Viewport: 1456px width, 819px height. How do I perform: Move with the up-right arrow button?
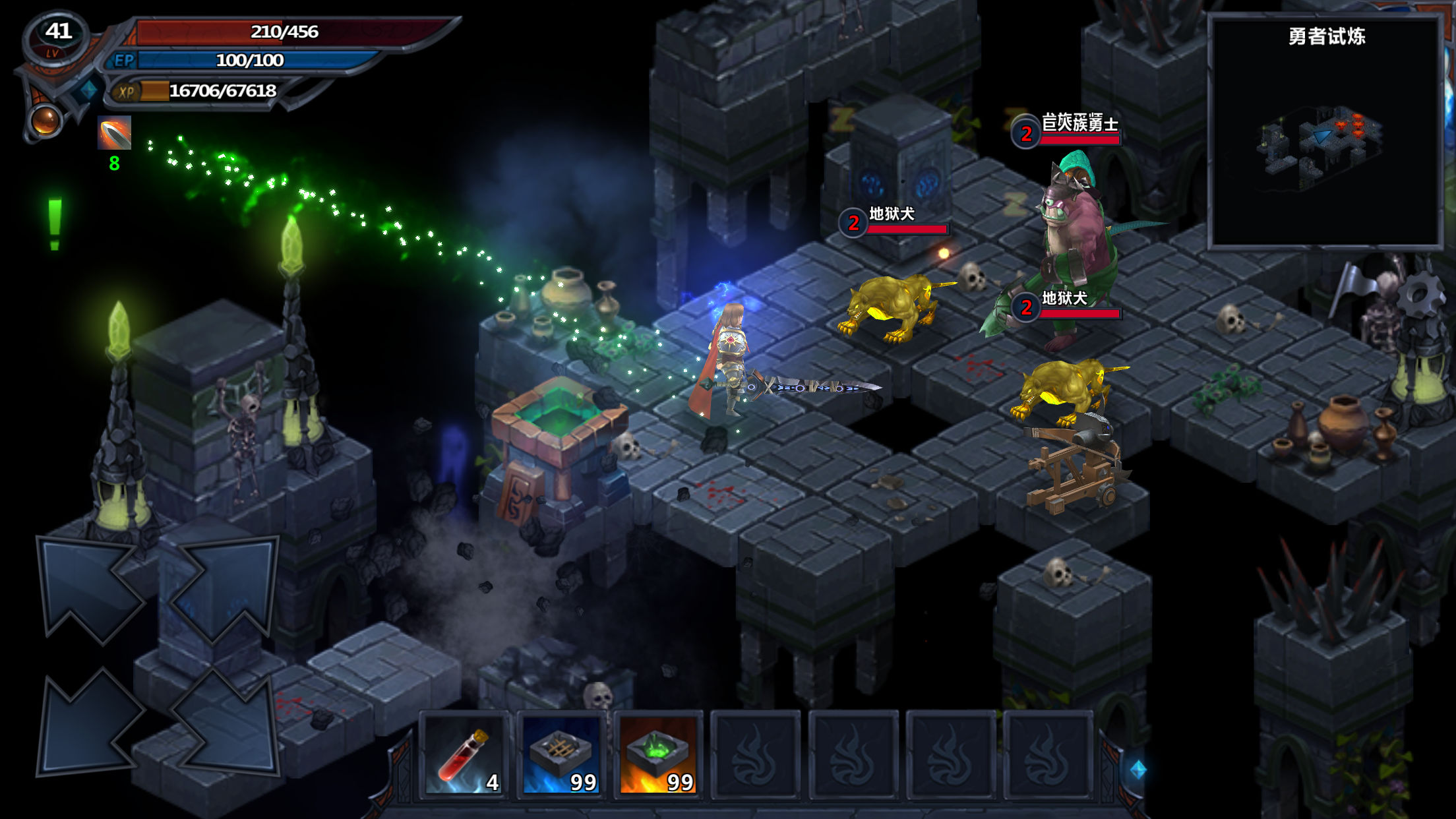224,588
